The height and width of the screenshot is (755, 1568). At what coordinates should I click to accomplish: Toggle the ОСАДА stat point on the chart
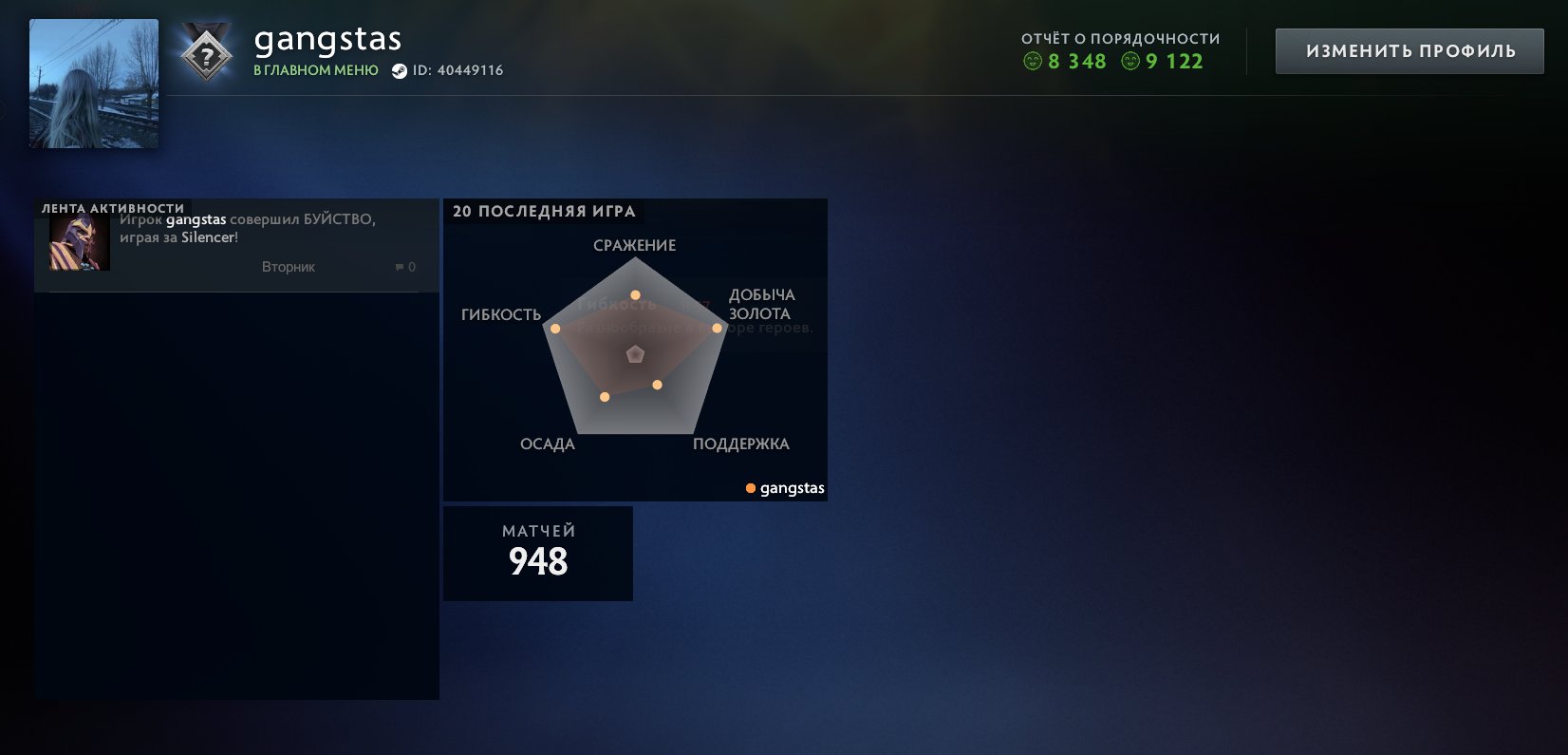pyautogui.click(x=604, y=396)
